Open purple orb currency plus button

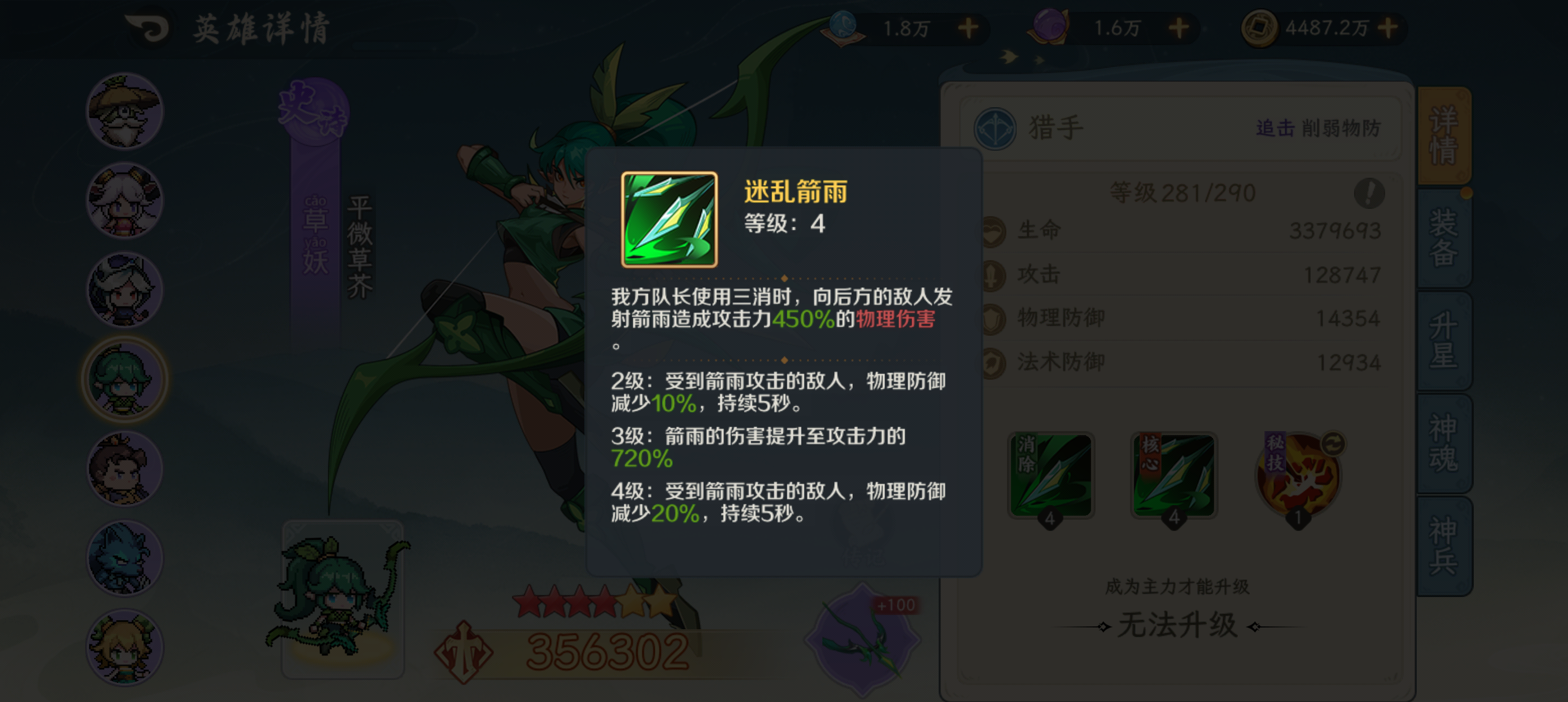click(1180, 28)
